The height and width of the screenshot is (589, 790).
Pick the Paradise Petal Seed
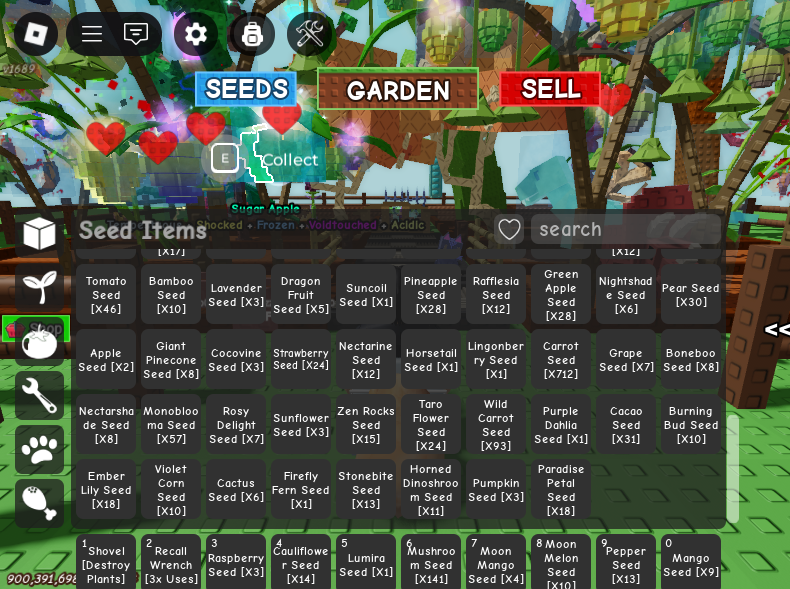click(x=561, y=490)
